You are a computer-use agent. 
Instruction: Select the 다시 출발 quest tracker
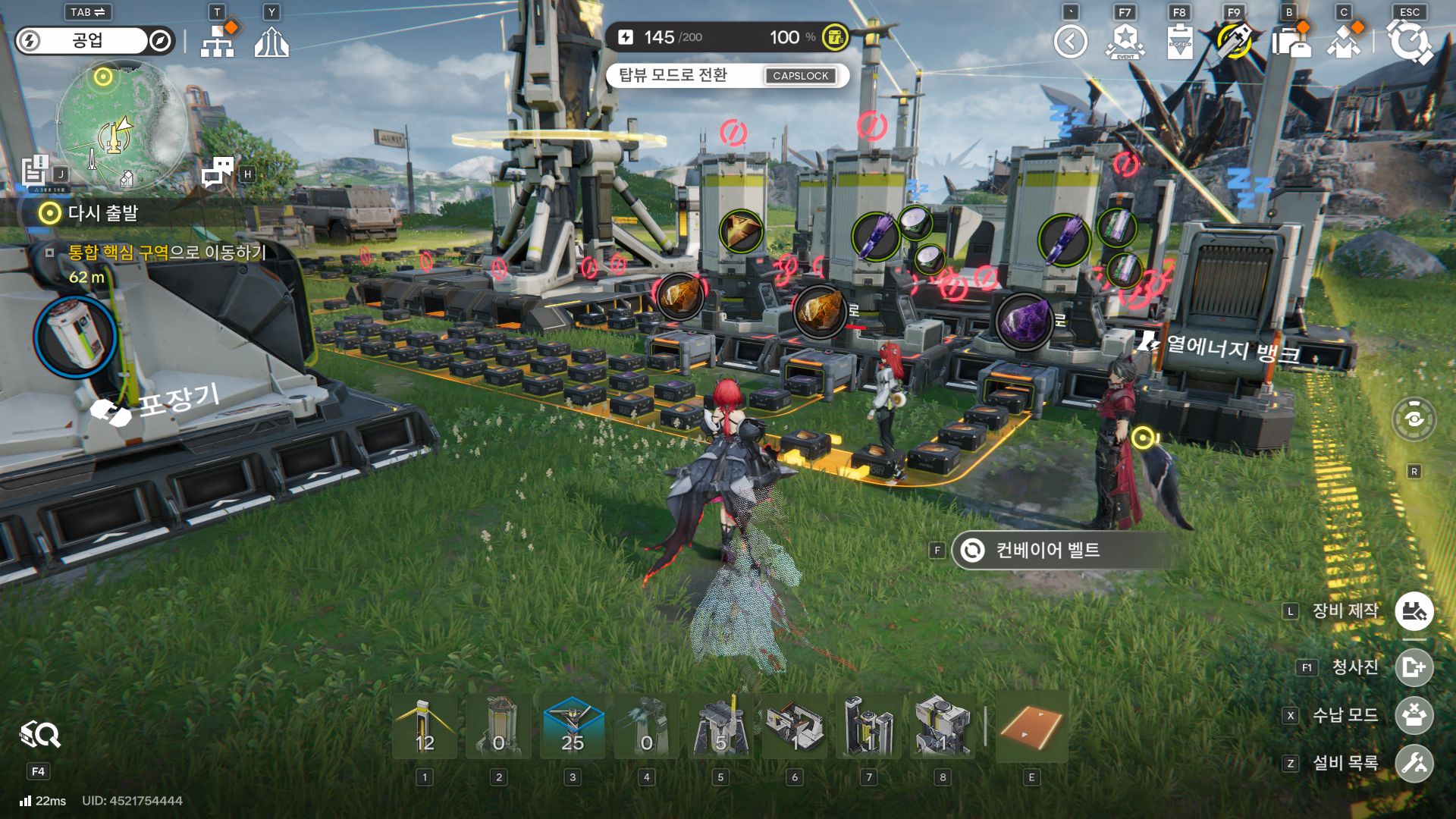point(102,213)
